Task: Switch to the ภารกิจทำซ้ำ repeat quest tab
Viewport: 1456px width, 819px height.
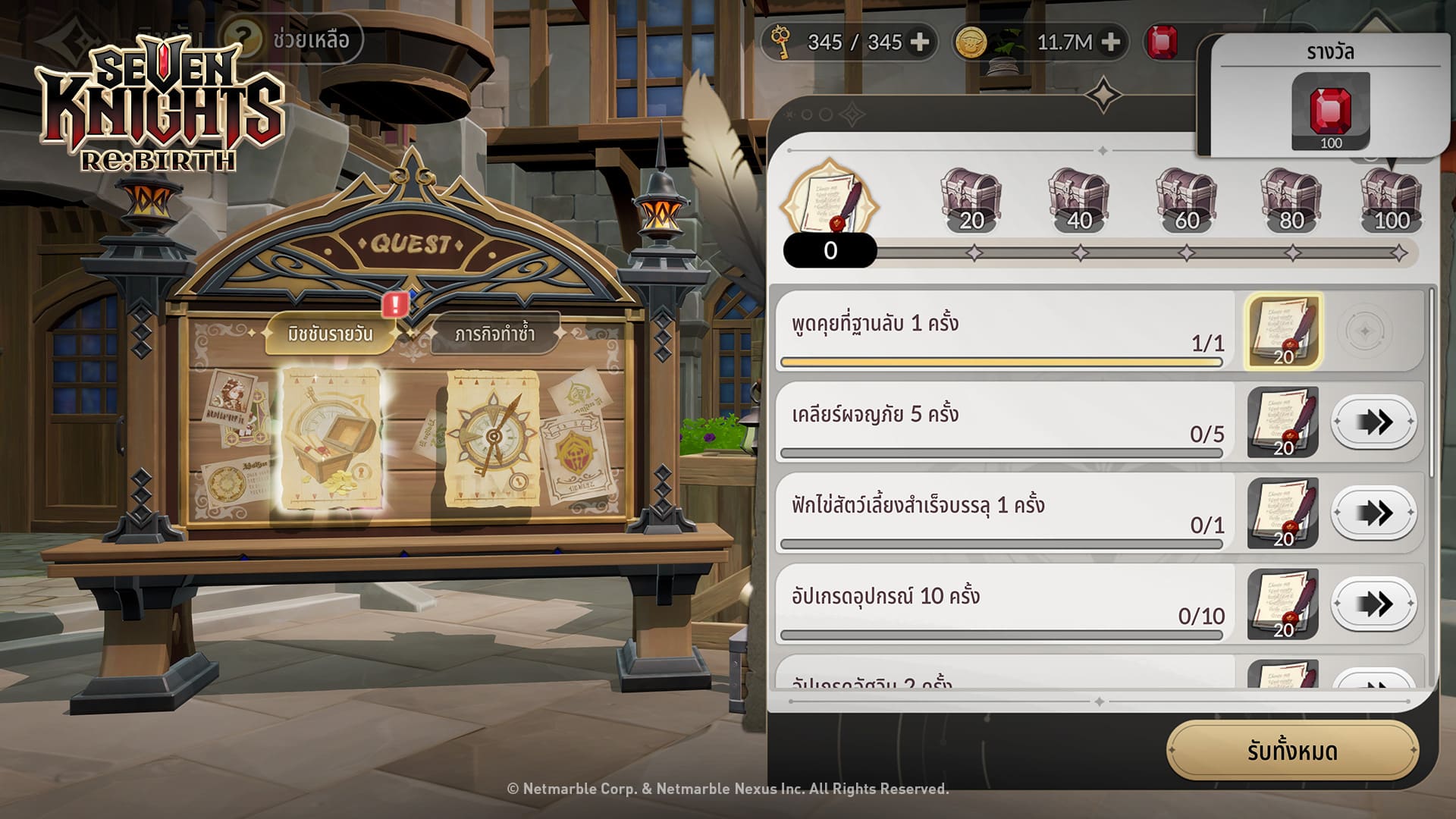Action: (x=494, y=334)
